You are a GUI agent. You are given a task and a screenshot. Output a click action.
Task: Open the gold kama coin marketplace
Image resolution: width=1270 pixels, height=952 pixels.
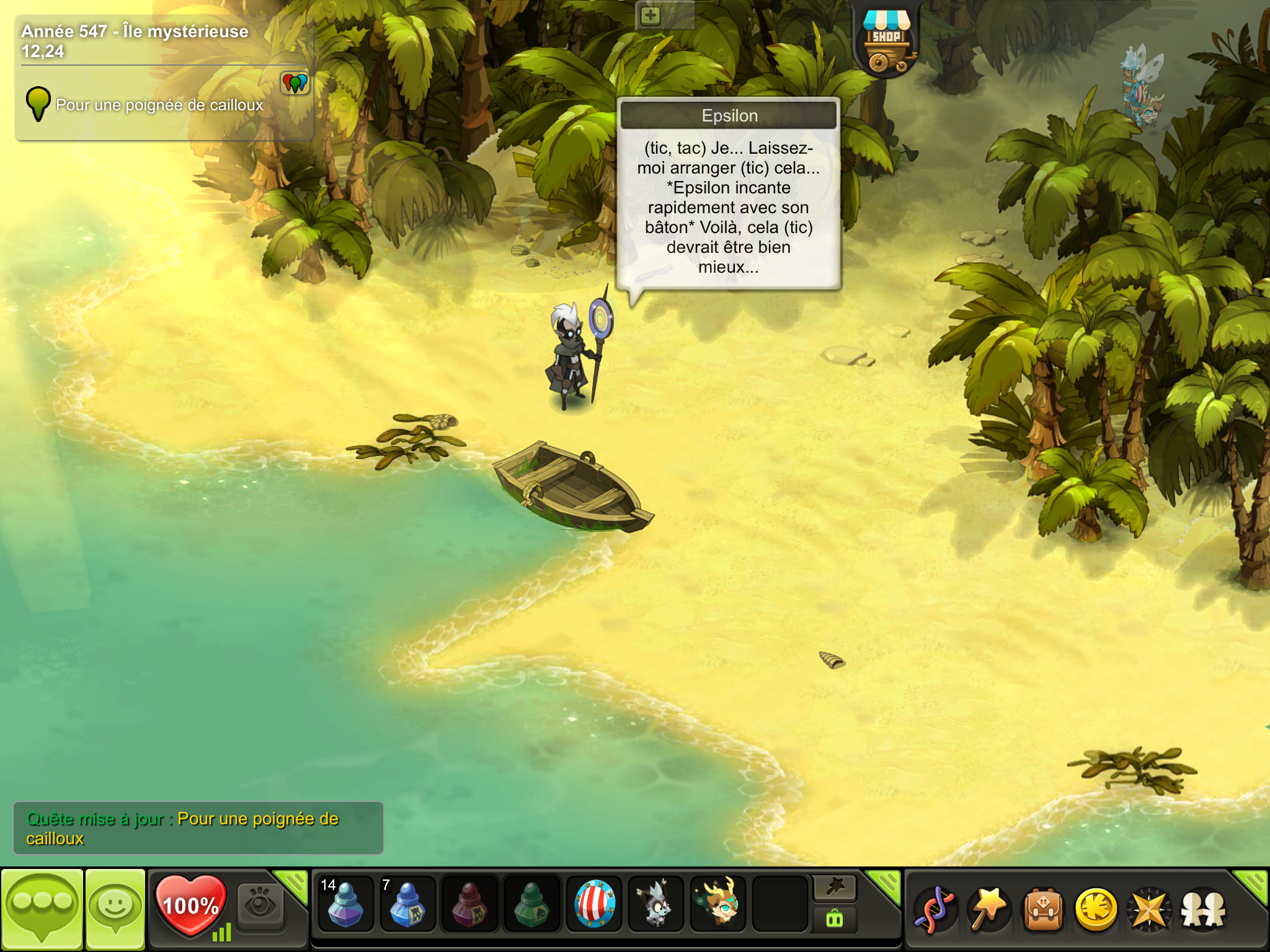1096,909
